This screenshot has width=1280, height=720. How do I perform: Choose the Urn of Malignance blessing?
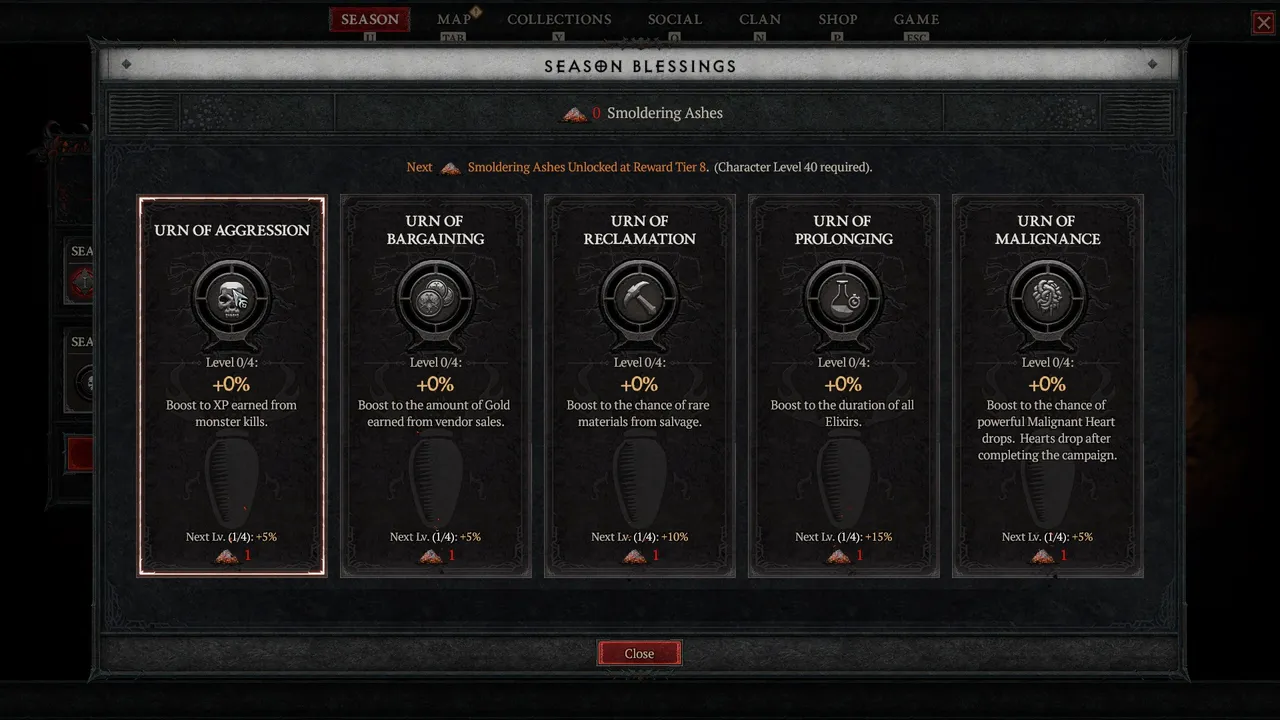(1047, 386)
